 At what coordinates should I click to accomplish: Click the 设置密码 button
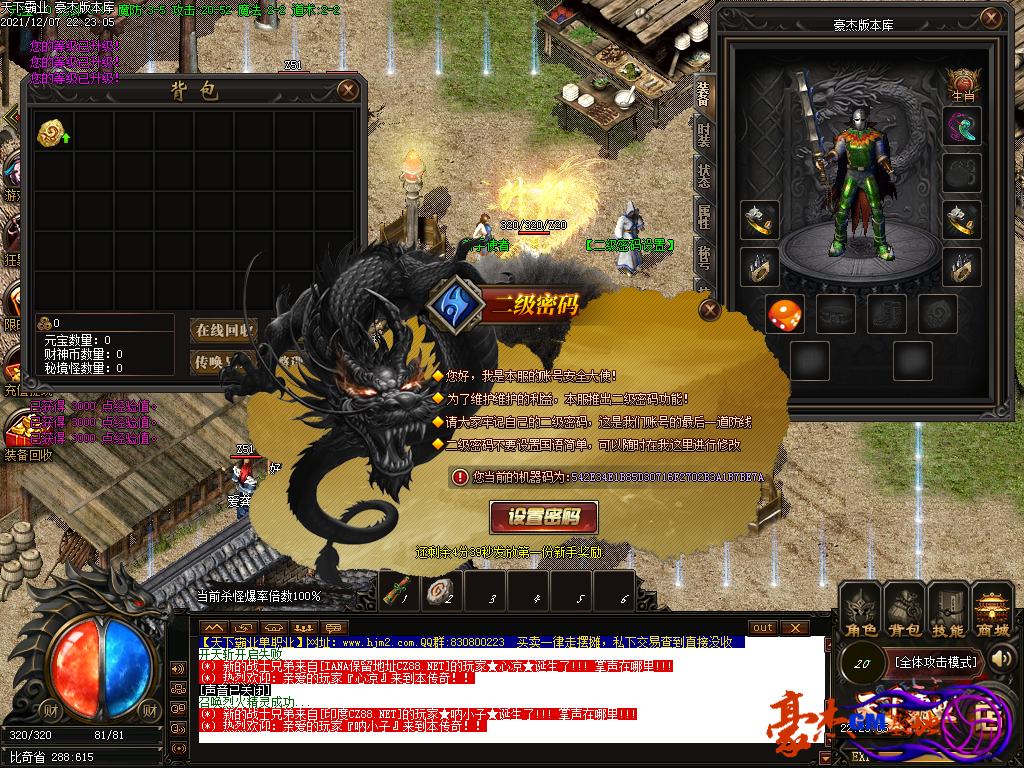(544, 516)
